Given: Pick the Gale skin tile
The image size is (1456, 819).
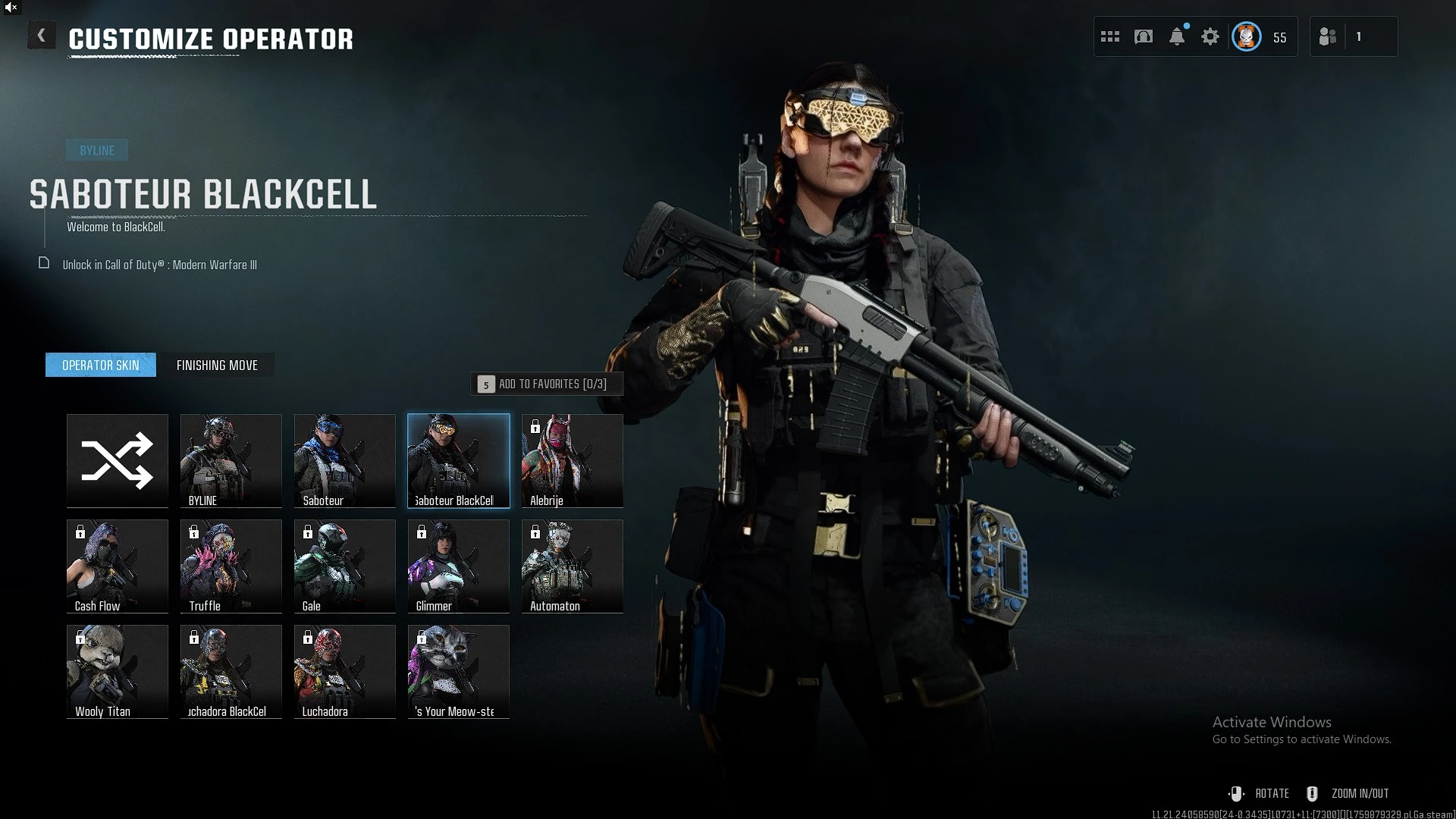Looking at the screenshot, I should pos(345,566).
